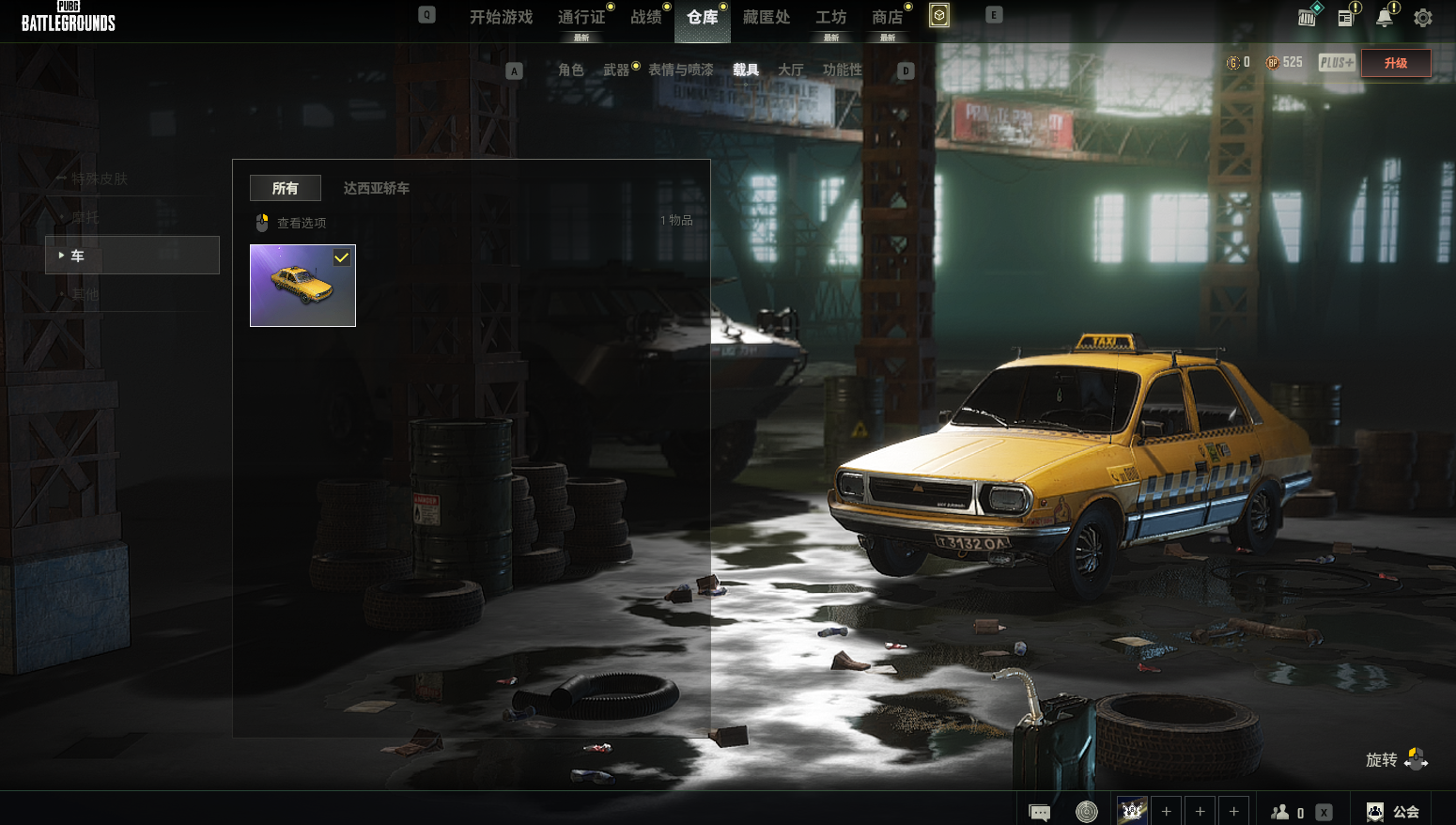Screen dimensions: 1456x825
Task: Open the 表情与喷漆 emotes and sprays tab
Action: 681,70
